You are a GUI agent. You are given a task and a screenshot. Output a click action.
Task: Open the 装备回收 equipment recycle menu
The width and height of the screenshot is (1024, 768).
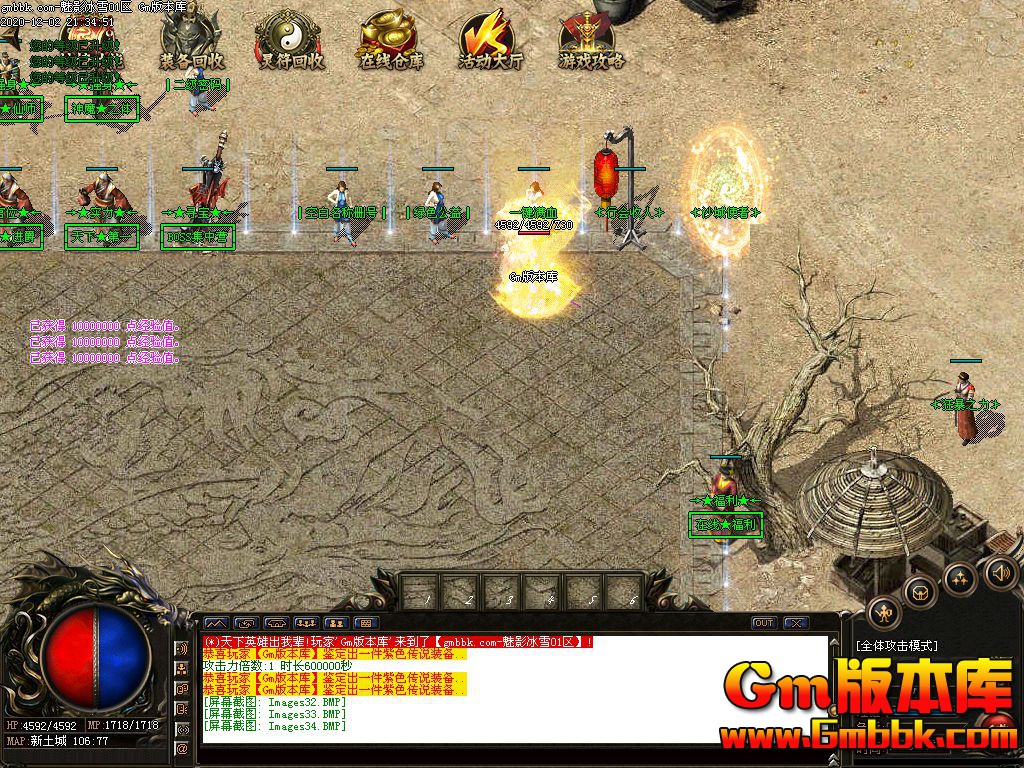point(192,40)
